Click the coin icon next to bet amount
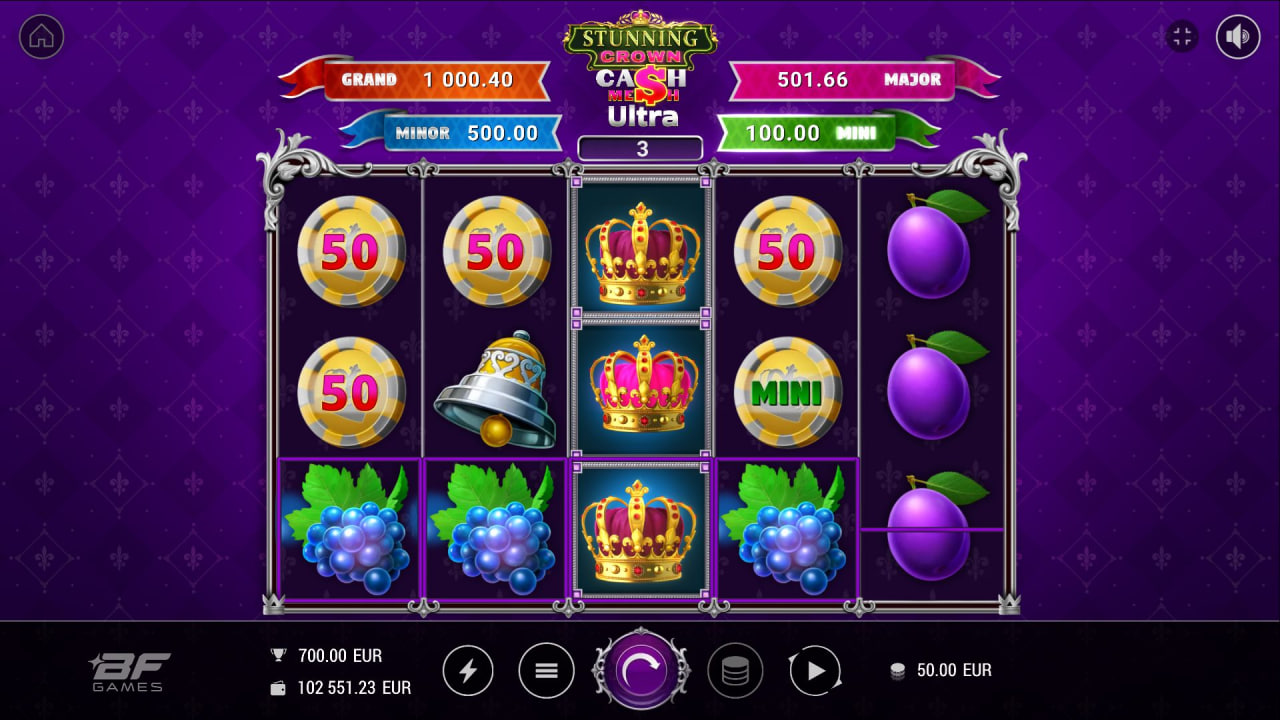The width and height of the screenshot is (1280, 720). coord(898,670)
